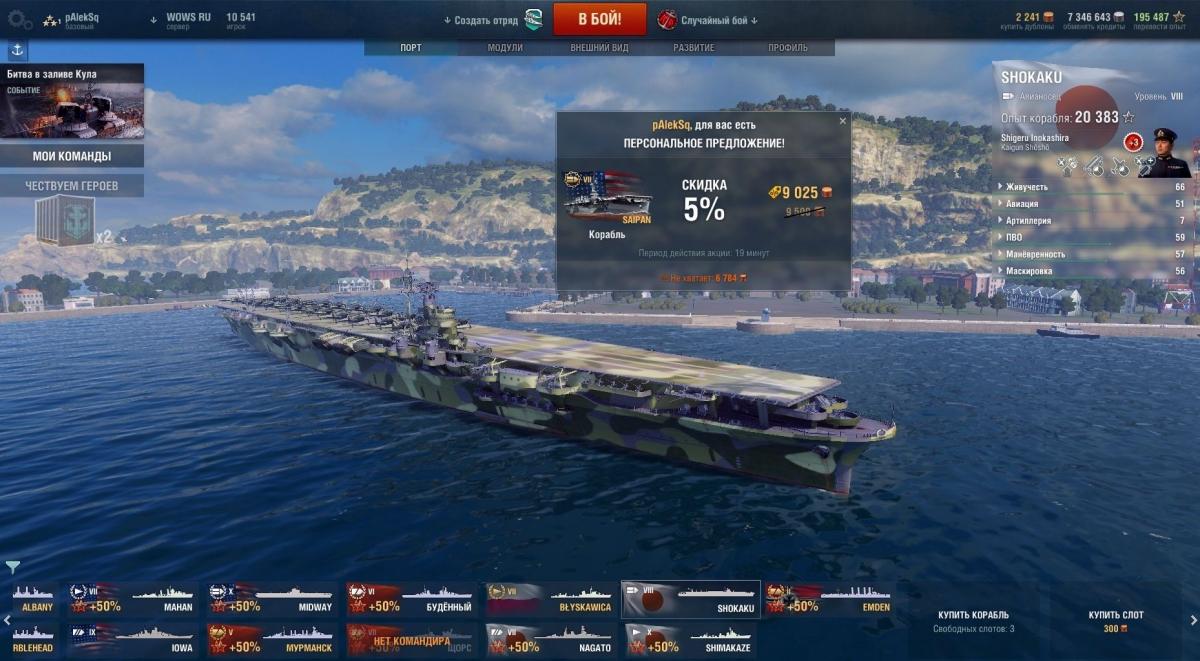Switch to the Внешний вид tab
Screen dimensions: 1200x661
(599, 48)
